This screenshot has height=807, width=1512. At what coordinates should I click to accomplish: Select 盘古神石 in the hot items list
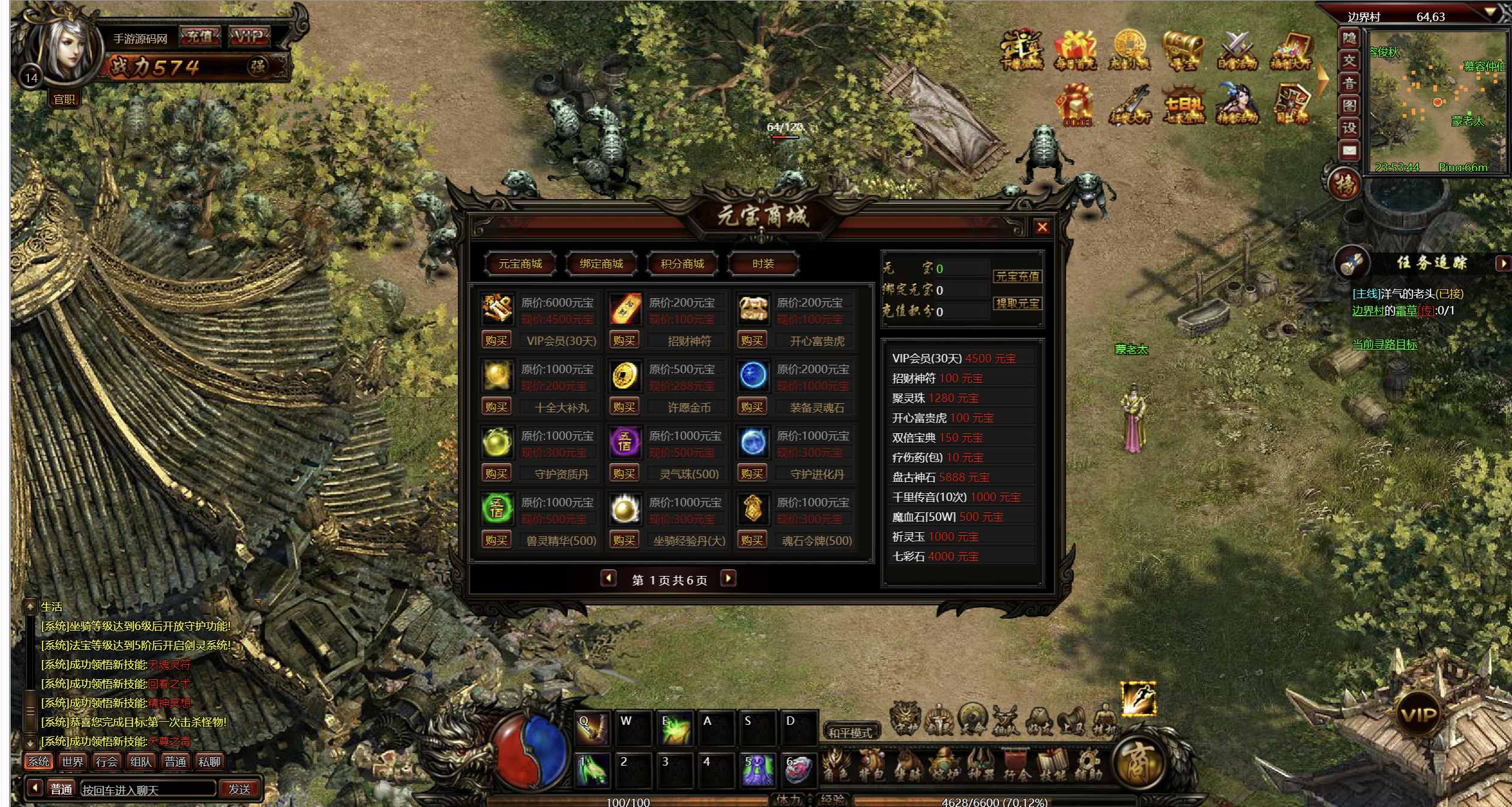coord(940,478)
